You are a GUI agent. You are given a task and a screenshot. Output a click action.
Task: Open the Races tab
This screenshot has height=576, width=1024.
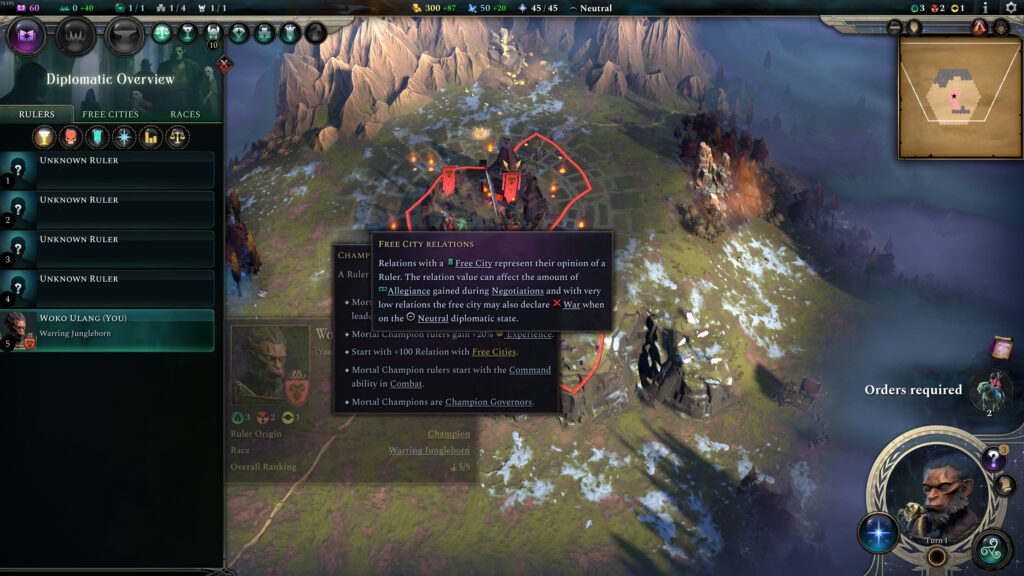coord(185,114)
